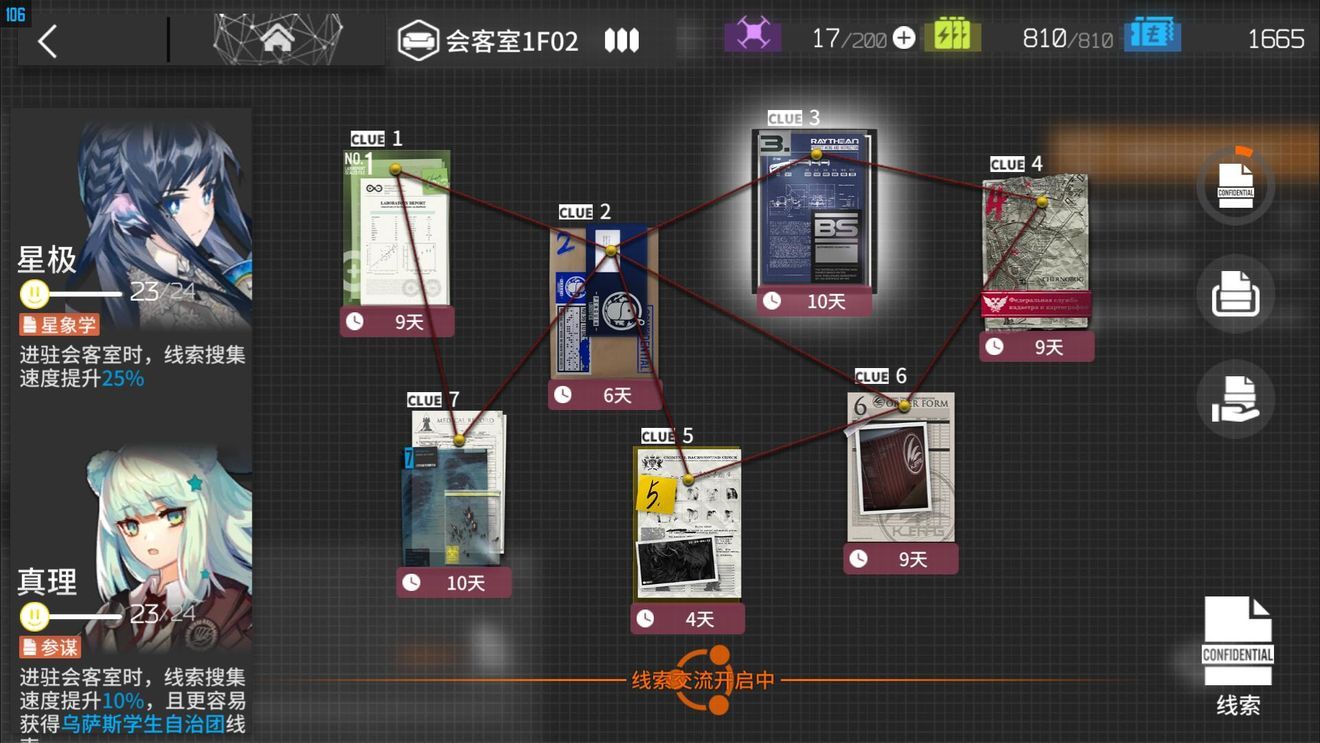The image size is (1320, 743).
Task: Choose the CLUE 7 medical record card
Action: point(455,488)
